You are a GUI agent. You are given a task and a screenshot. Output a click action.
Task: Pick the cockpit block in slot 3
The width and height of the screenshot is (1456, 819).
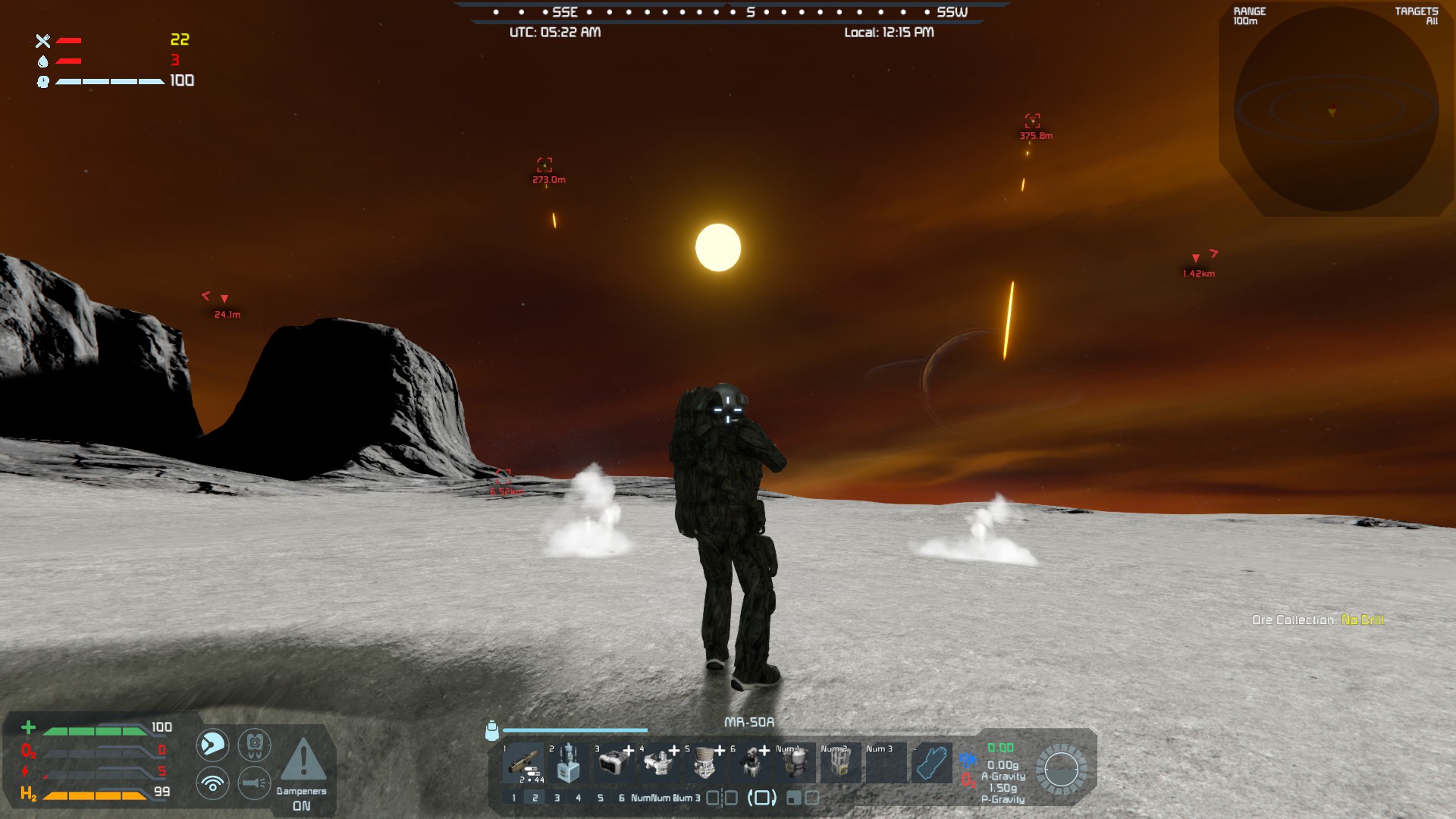(613, 764)
